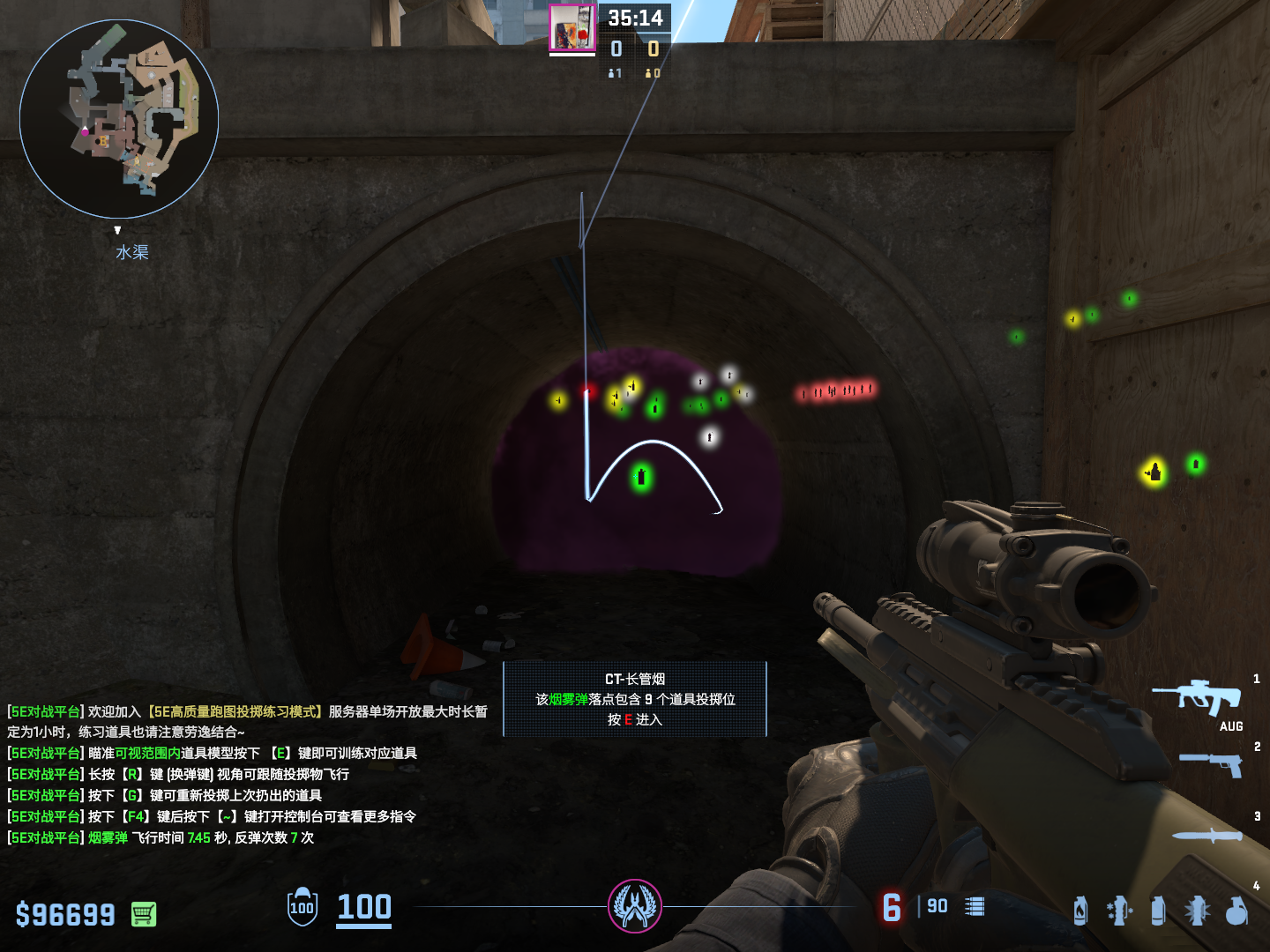
Task: Select the pistol weapon slot
Action: [x=1212, y=763]
